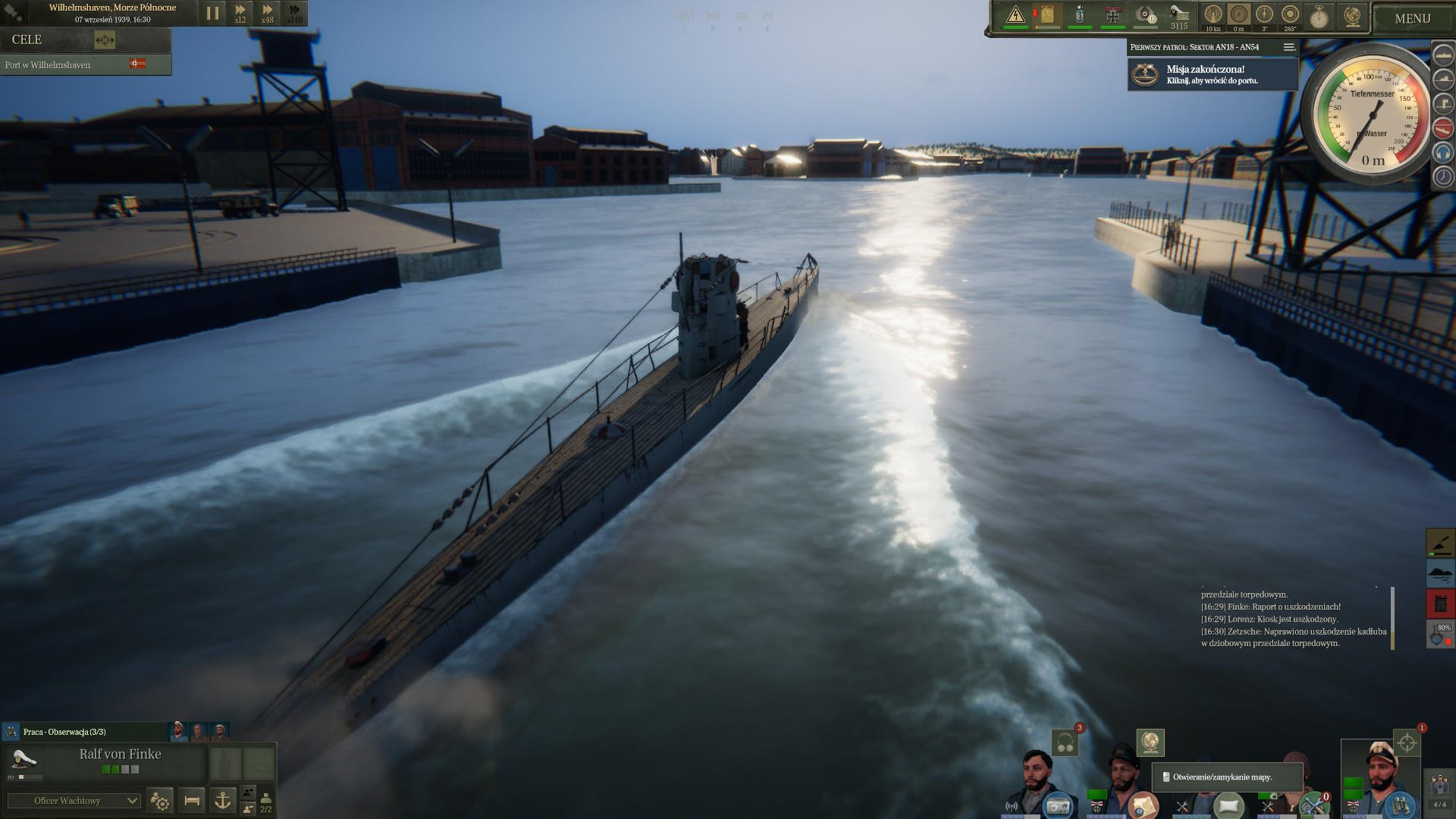The height and width of the screenshot is (819, 1456).
Task: Select the crosshair icon above the captain portrait
Action: [x=1407, y=743]
